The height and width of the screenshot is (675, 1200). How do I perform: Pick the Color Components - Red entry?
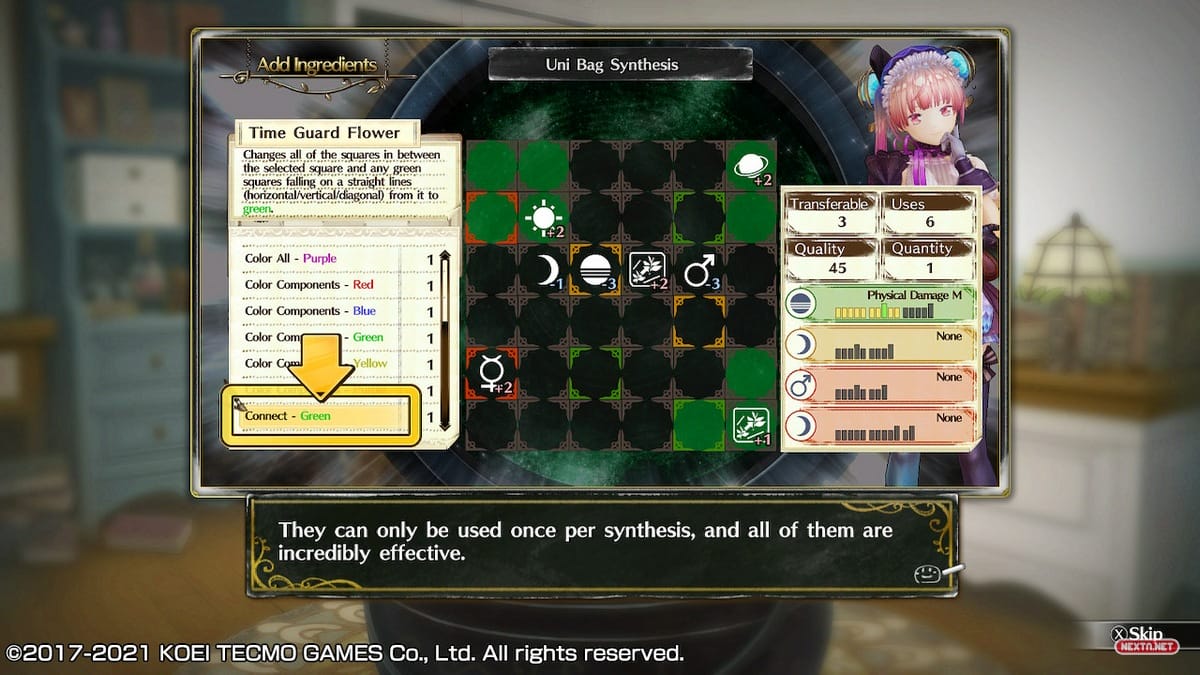click(x=320, y=285)
